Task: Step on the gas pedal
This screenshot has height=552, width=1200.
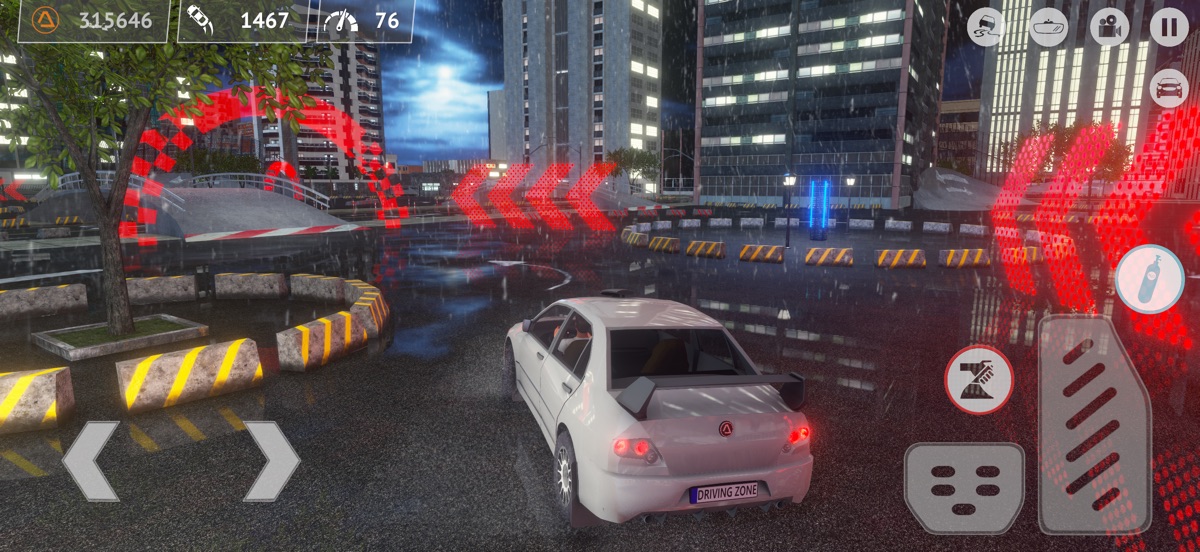Action: (1094, 425)
